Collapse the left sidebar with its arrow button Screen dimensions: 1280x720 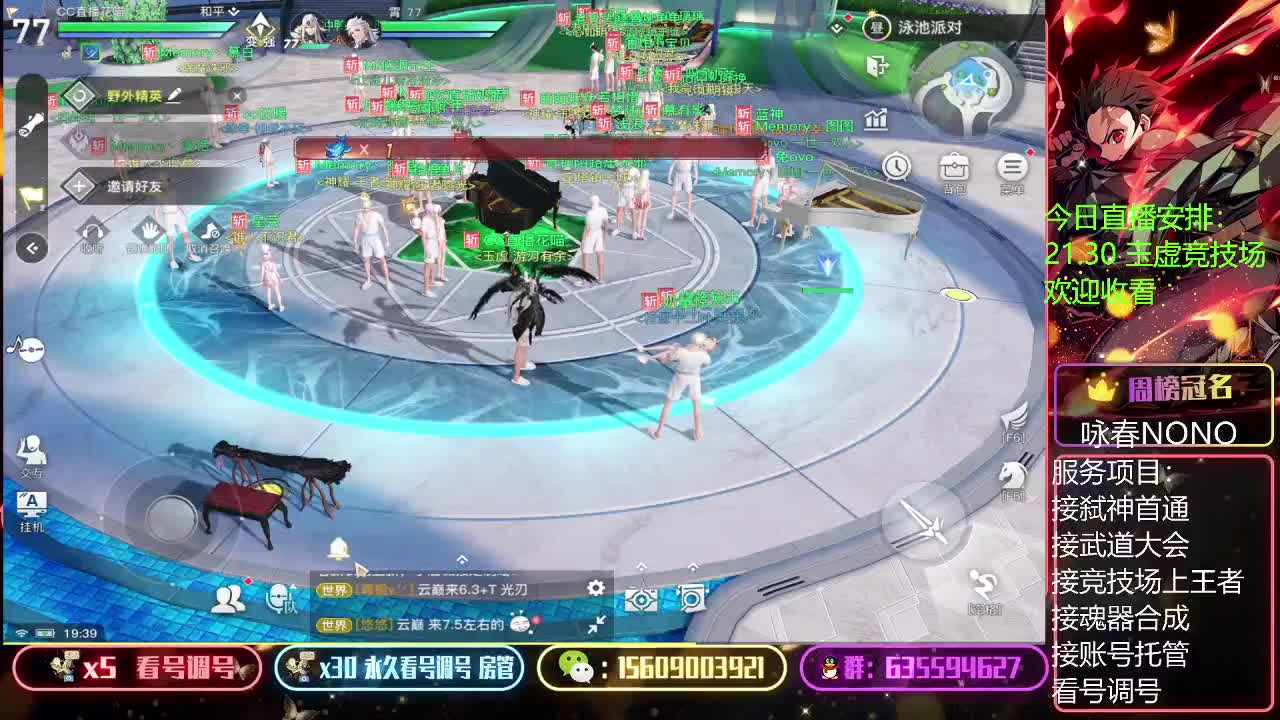coord(30,247)
